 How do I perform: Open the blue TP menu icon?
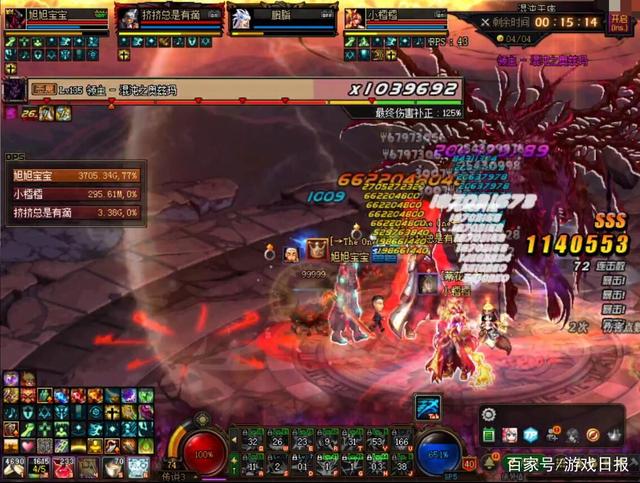pos(531,435)
